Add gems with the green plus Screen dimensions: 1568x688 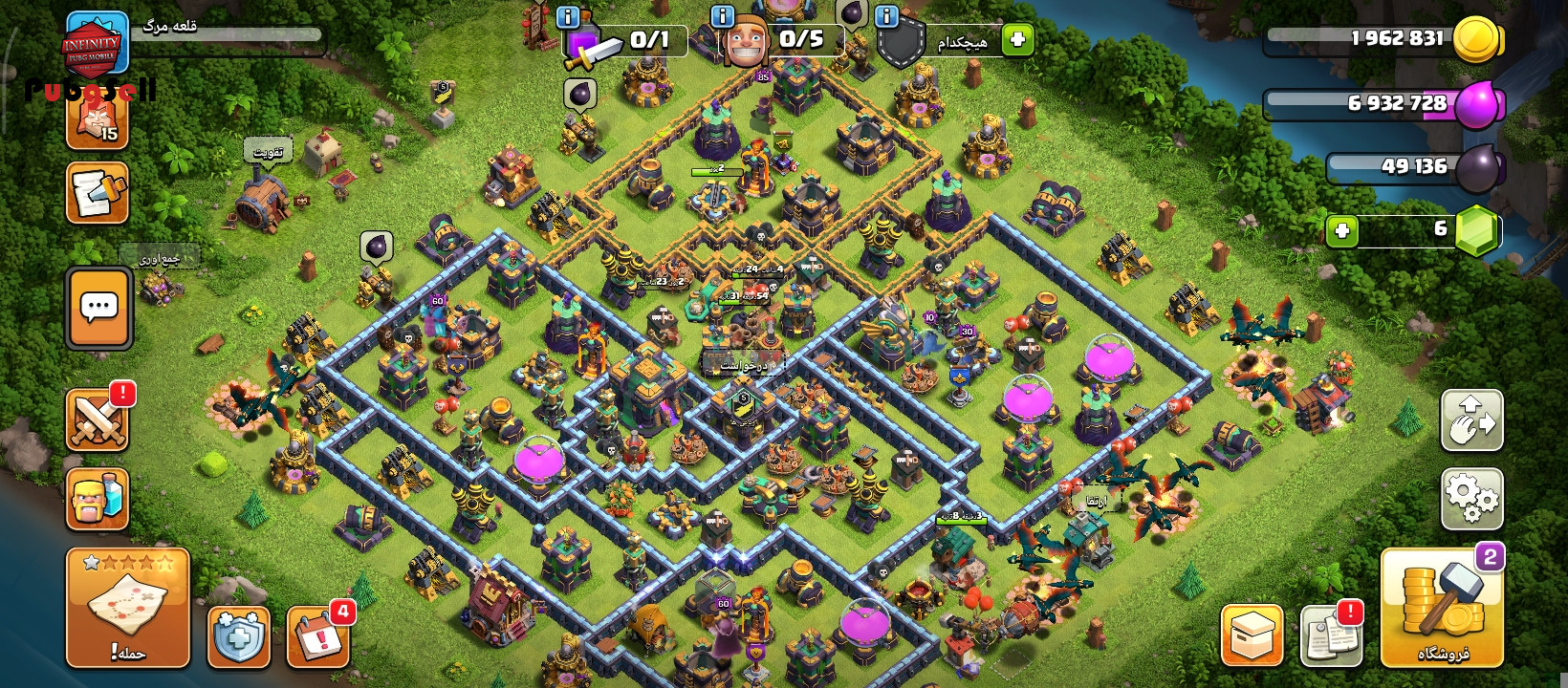click(x=1342, y=230)
